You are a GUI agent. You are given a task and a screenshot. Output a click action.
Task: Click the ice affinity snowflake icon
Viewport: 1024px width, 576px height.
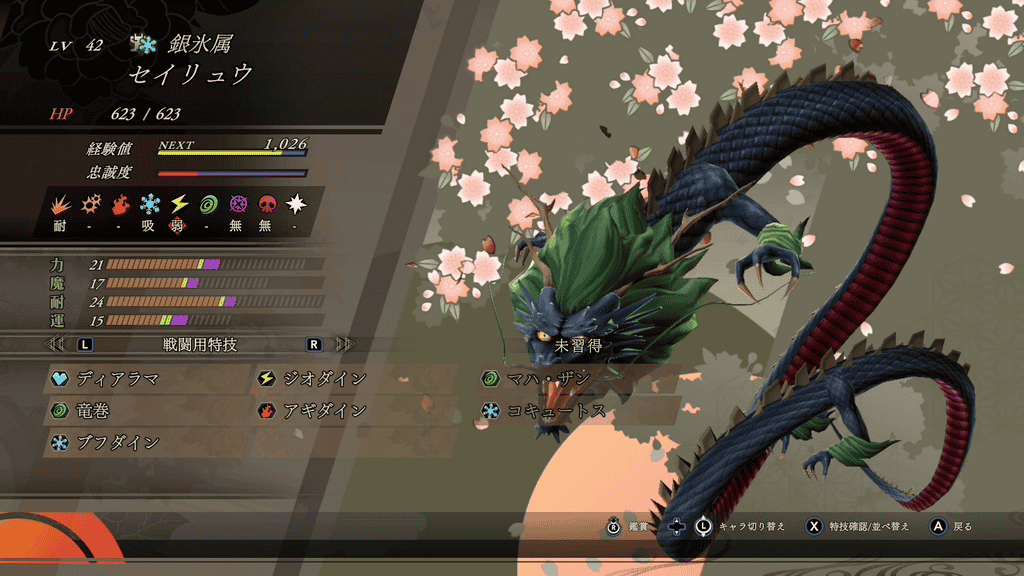pyautogui.click(x=149, y=204)
